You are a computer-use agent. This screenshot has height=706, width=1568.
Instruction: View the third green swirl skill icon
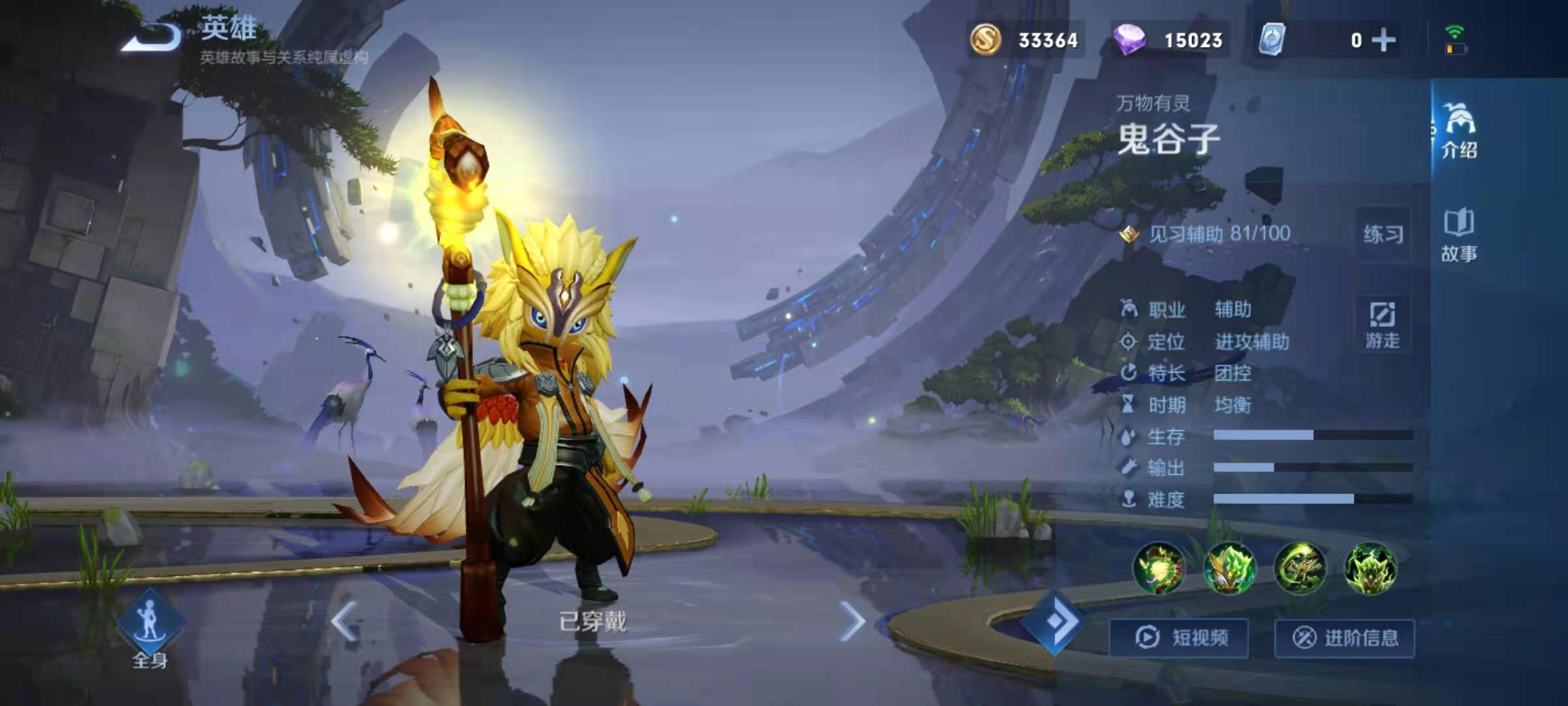tap(1300, 569)
